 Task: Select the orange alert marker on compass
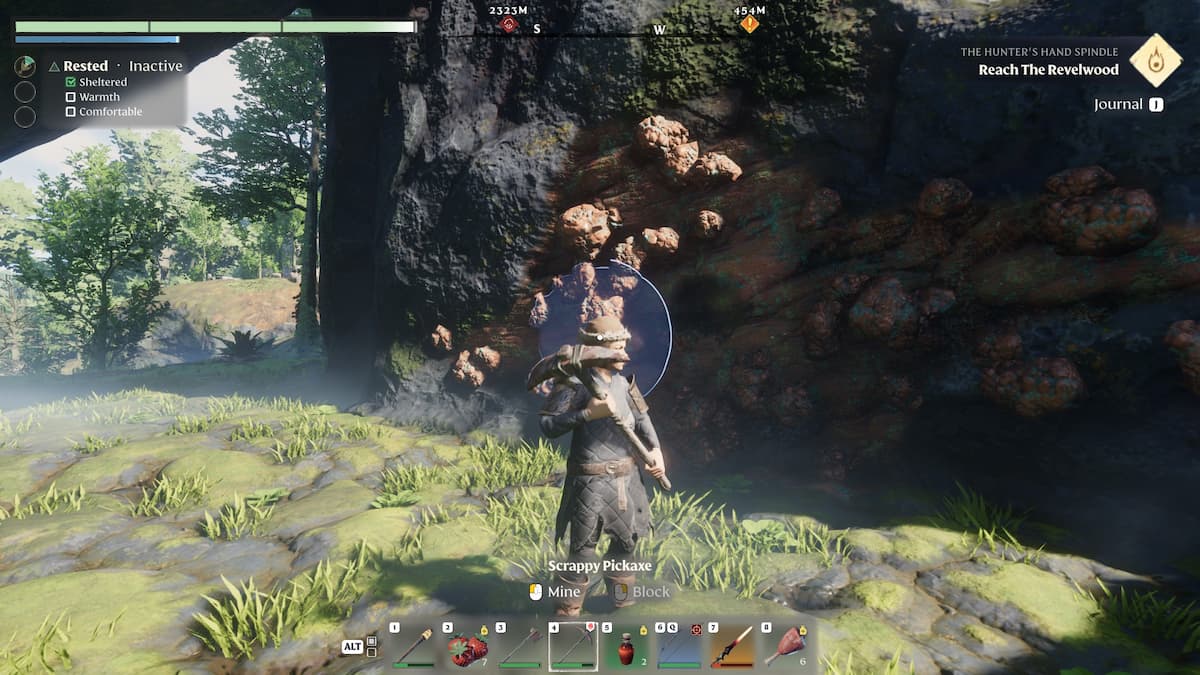pos(749,24)
